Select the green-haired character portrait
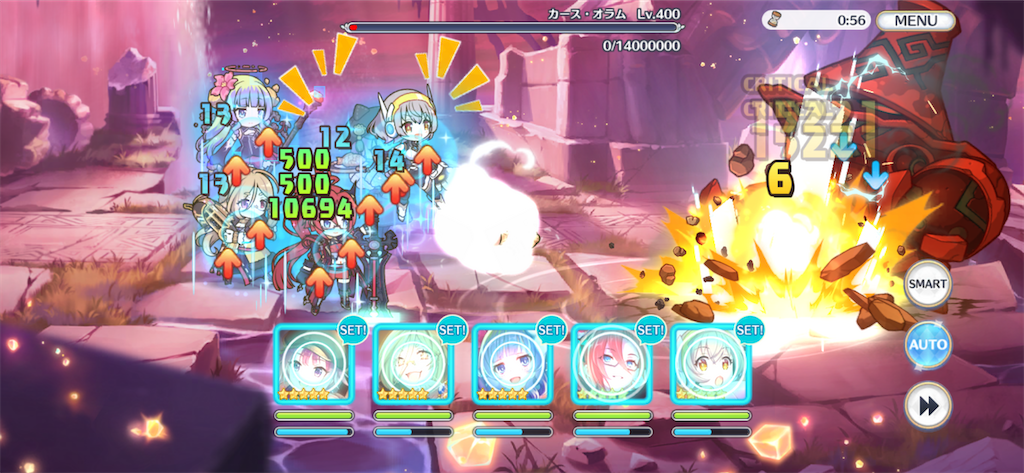Image resolution: width=1024 pixels, height=473 pixels. pyautogui.click(x=413, y=365)
